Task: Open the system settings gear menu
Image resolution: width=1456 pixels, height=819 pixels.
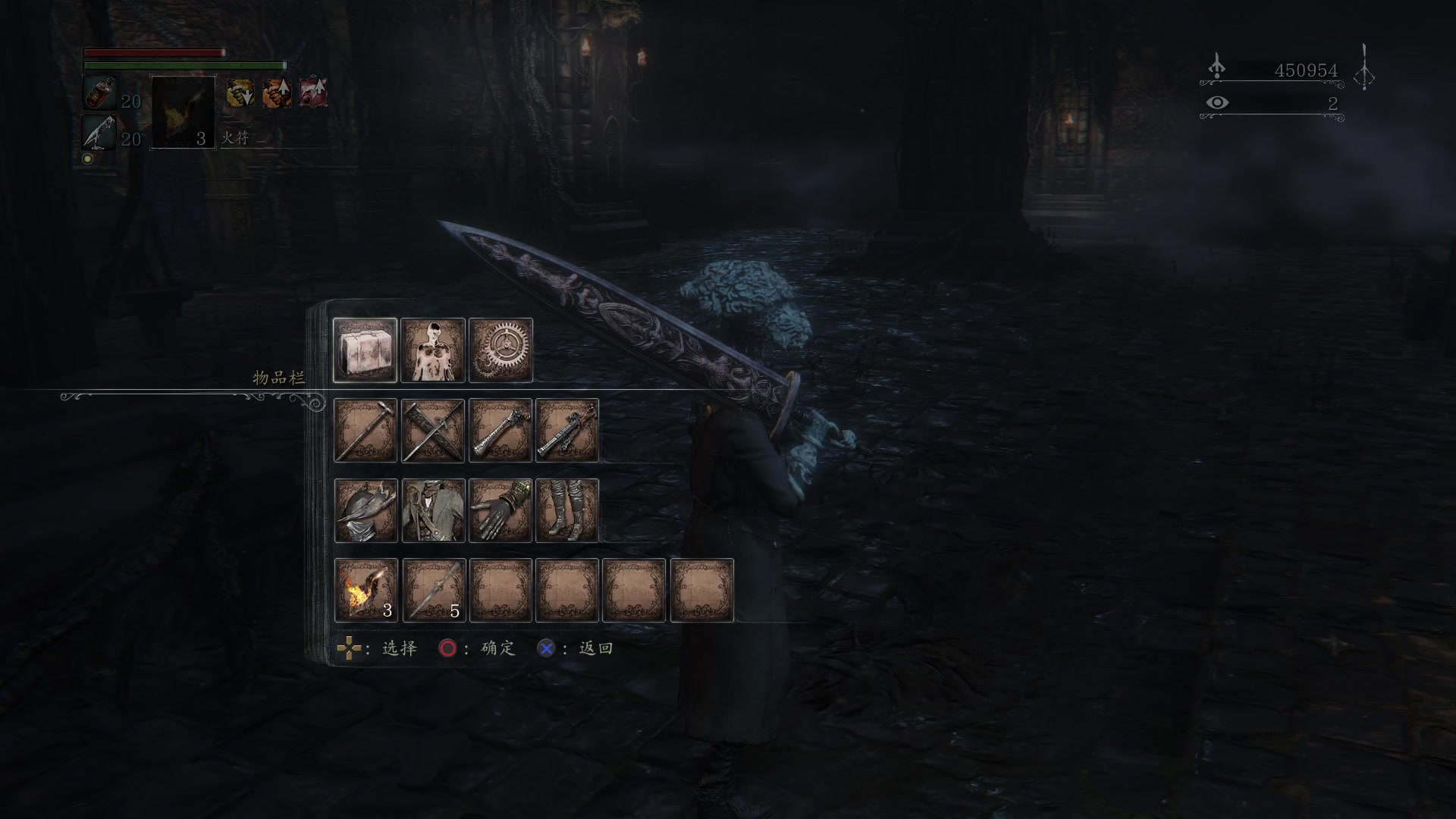Action: (500, 350)
